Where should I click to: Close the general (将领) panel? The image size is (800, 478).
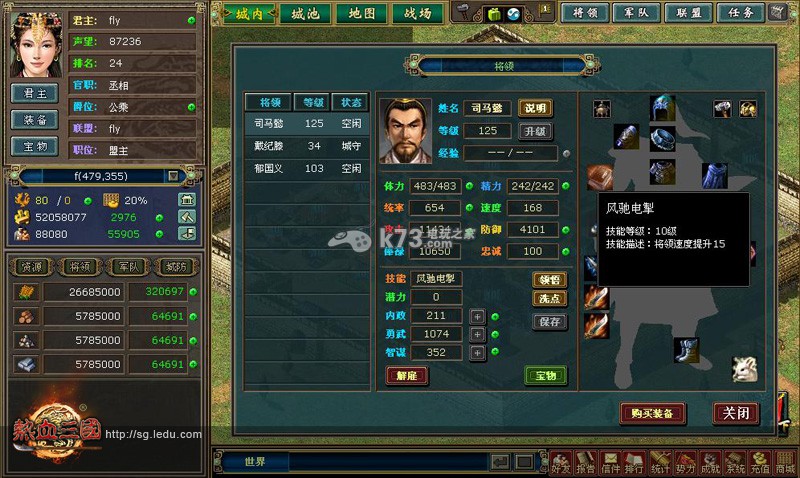click(735, 412)
